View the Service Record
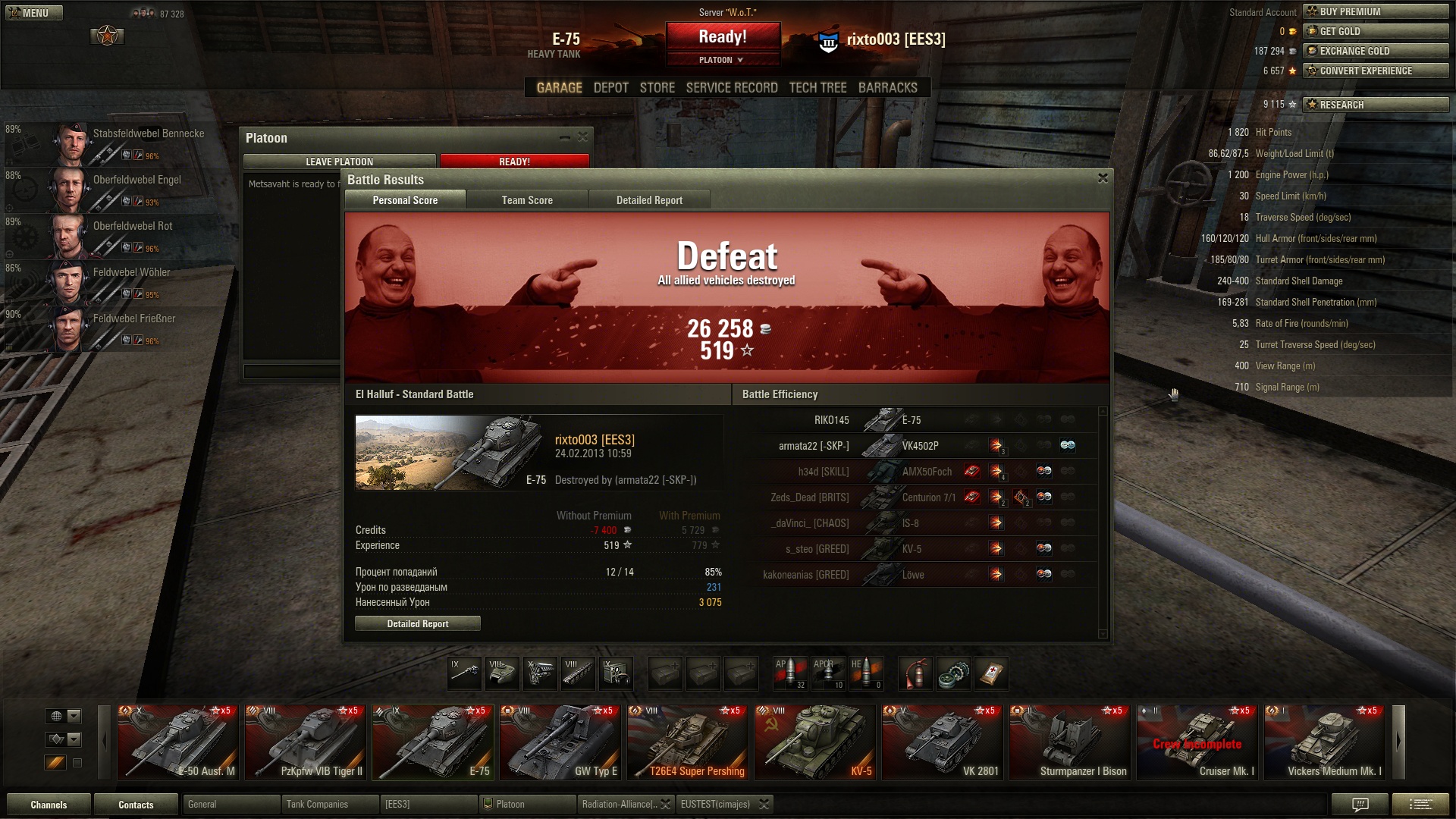 pyautogui.click(x=732, y=88)
